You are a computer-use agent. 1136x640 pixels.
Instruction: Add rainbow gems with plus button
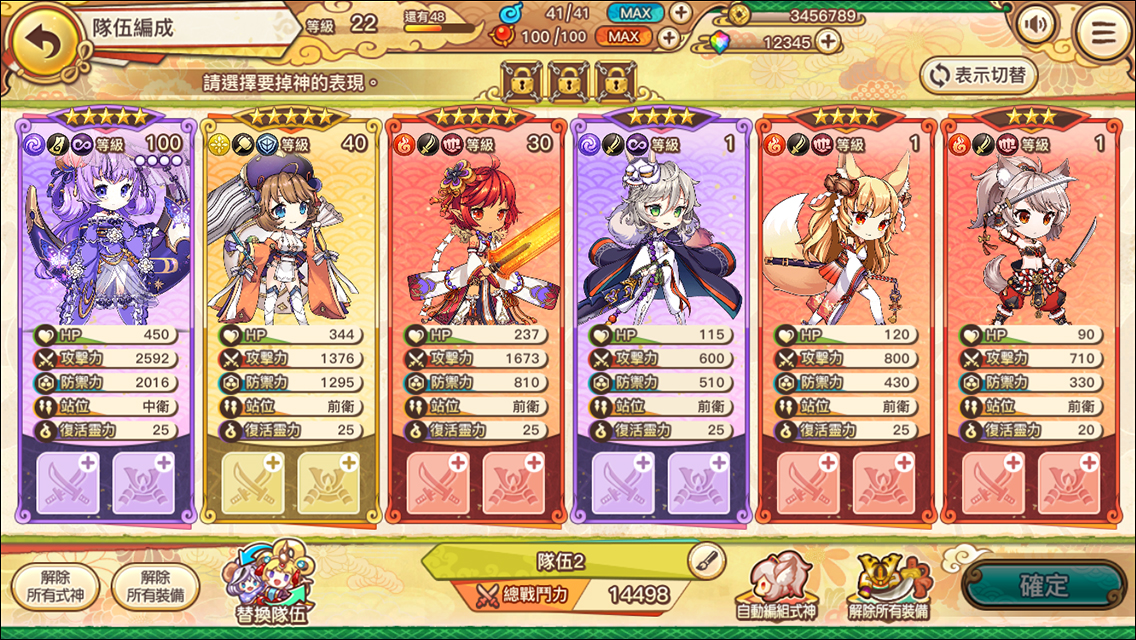827,42
